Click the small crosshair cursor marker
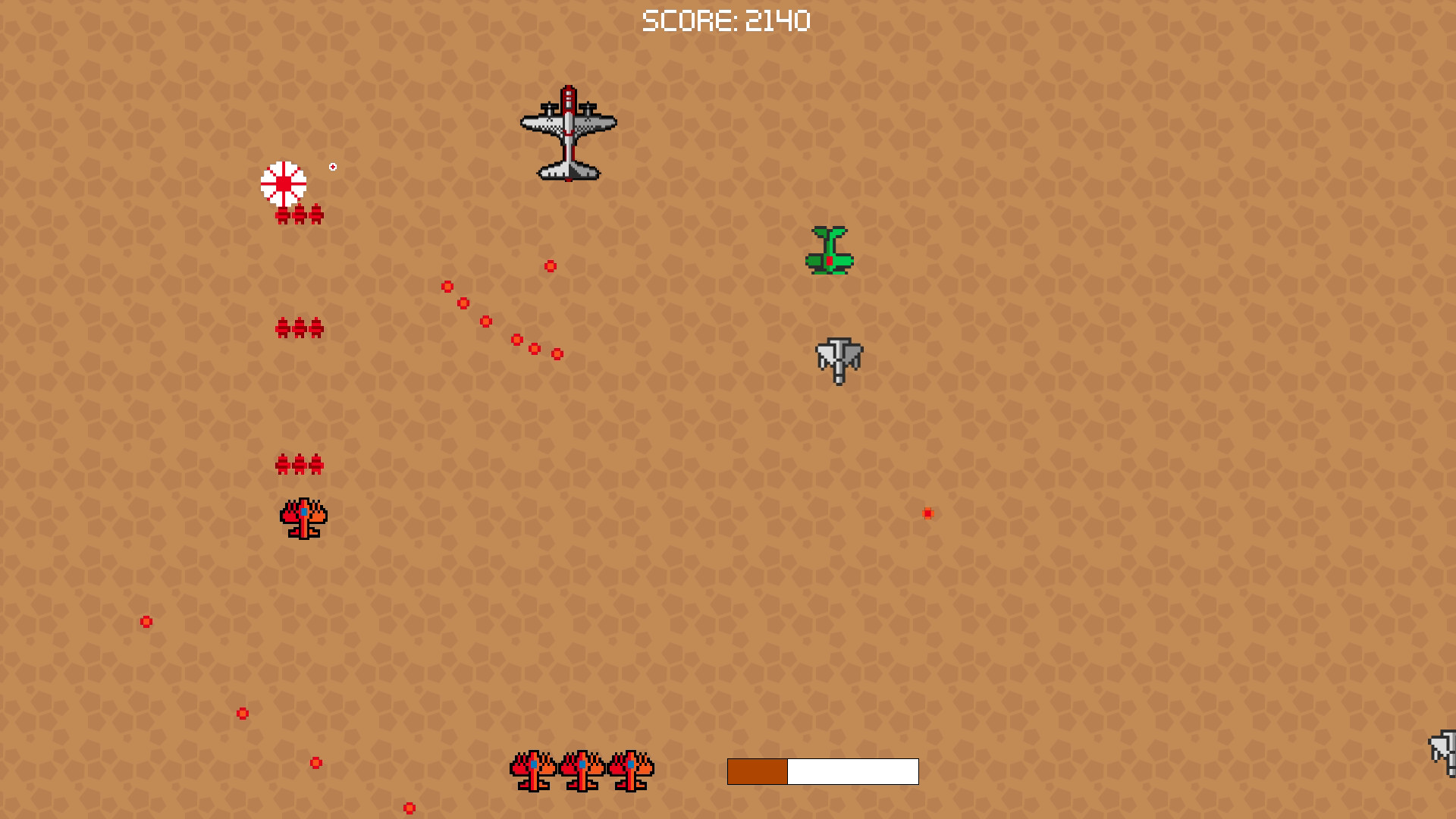The width and height of the screenshot is (1456, 819). coord(332,165)
